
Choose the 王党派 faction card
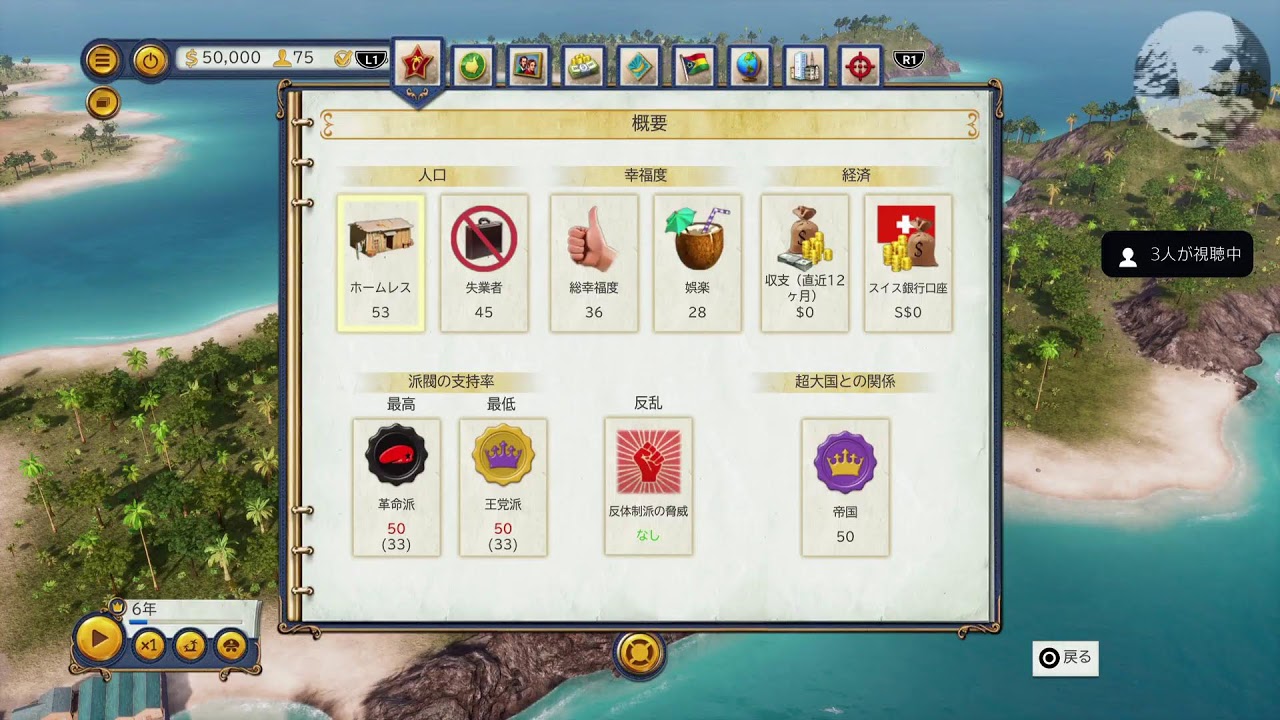click(503, 487)
